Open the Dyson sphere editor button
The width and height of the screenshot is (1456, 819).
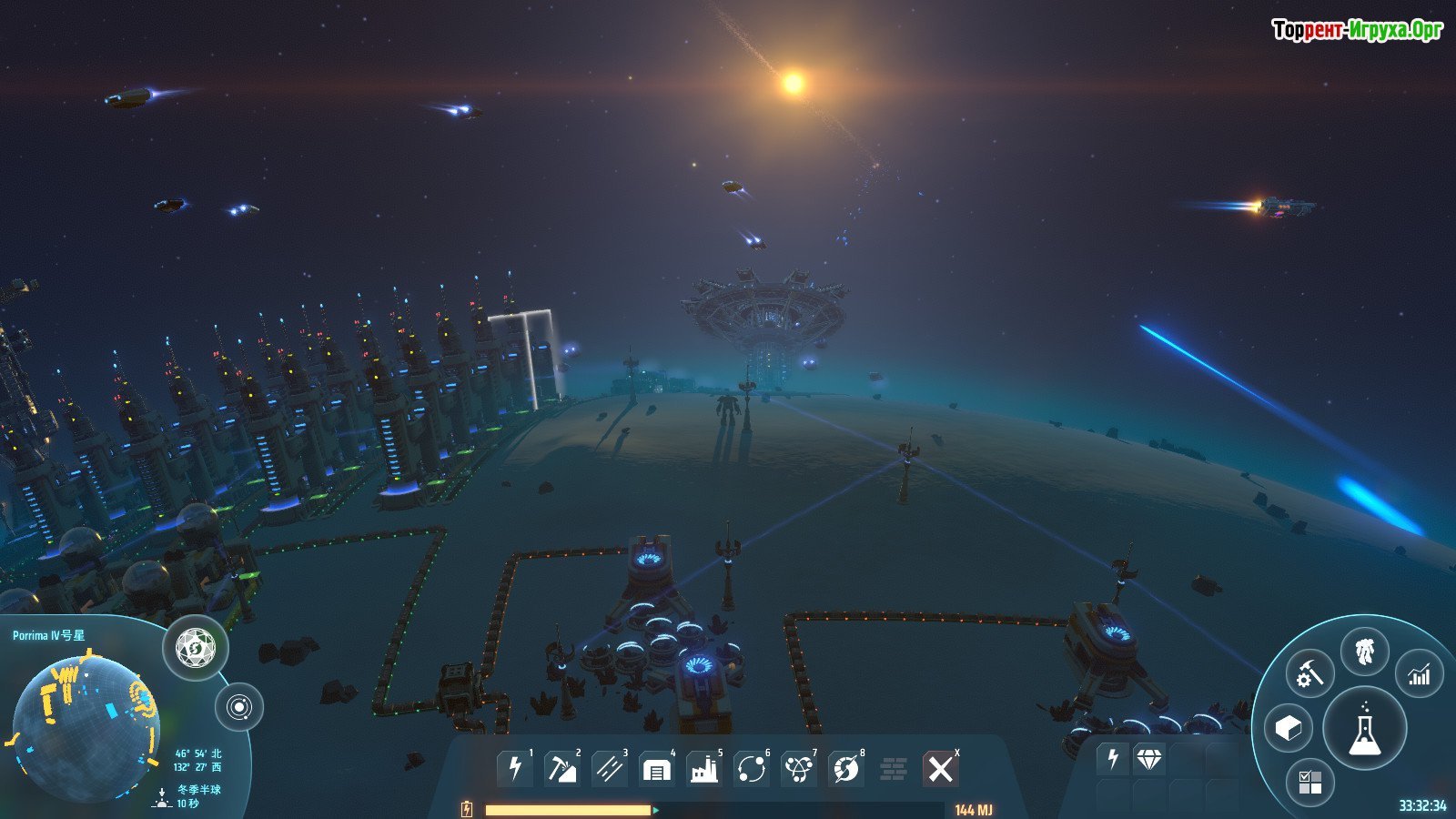pos(196,648)
